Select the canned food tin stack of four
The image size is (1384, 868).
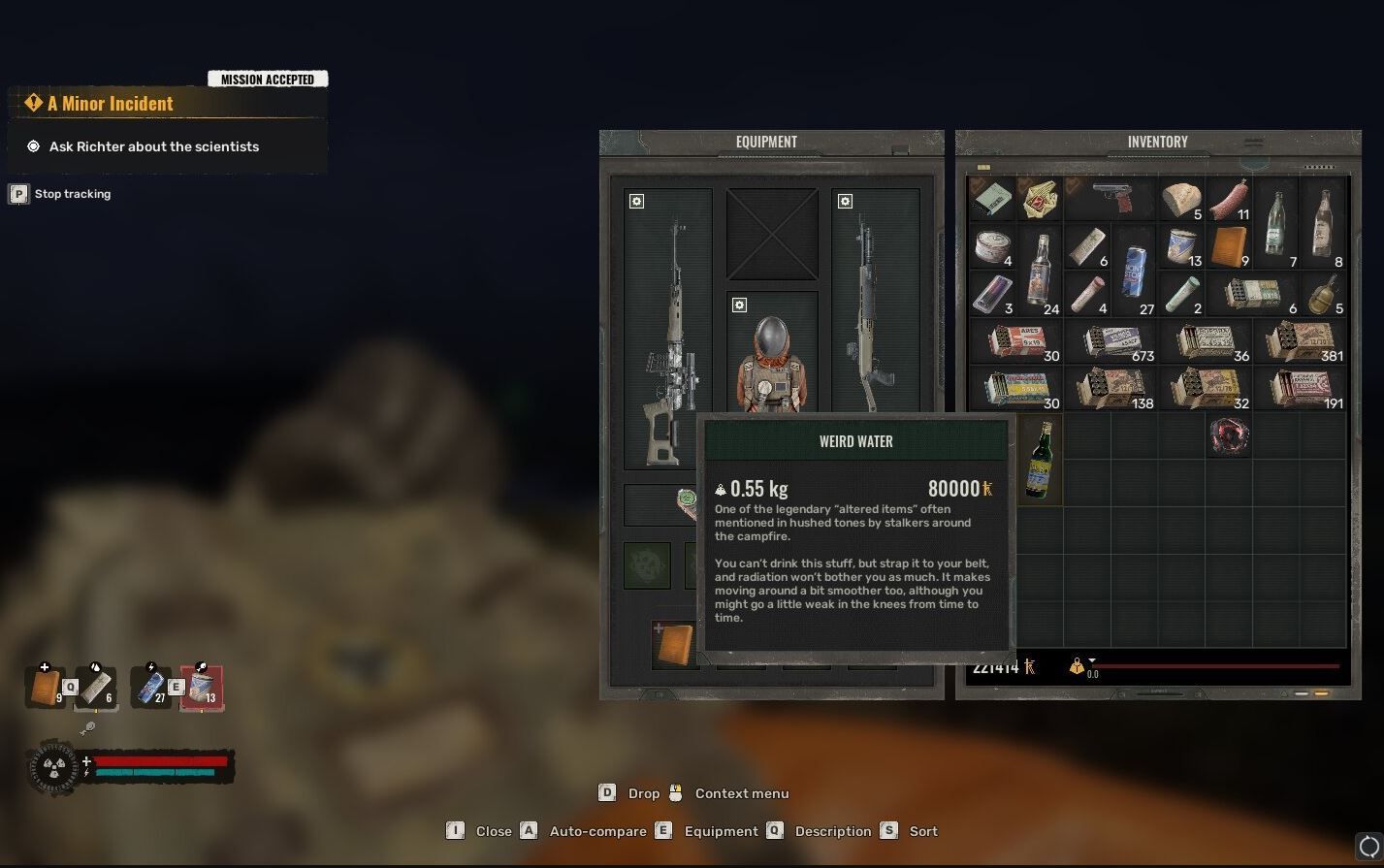click(x=992, y=247)
